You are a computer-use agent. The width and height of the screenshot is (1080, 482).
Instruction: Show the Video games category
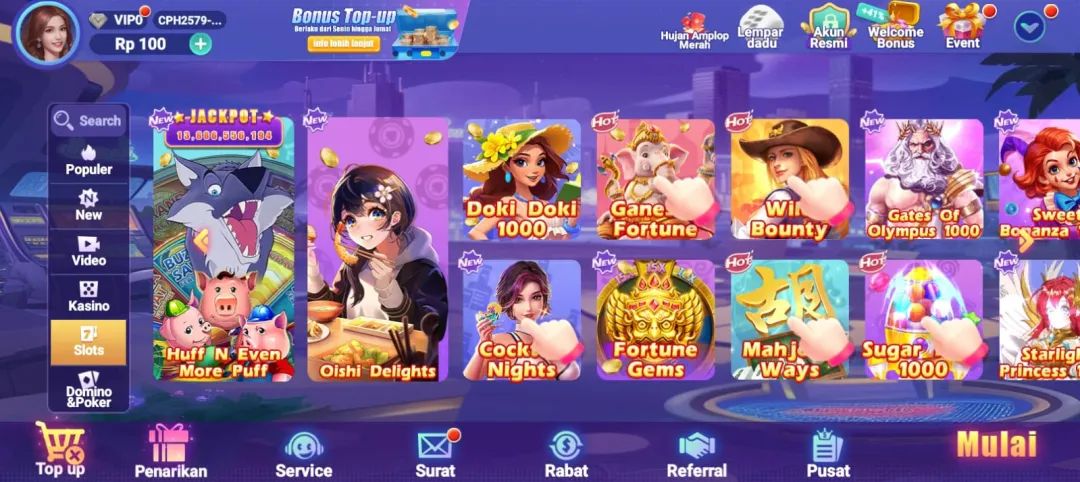coord(89,250)
